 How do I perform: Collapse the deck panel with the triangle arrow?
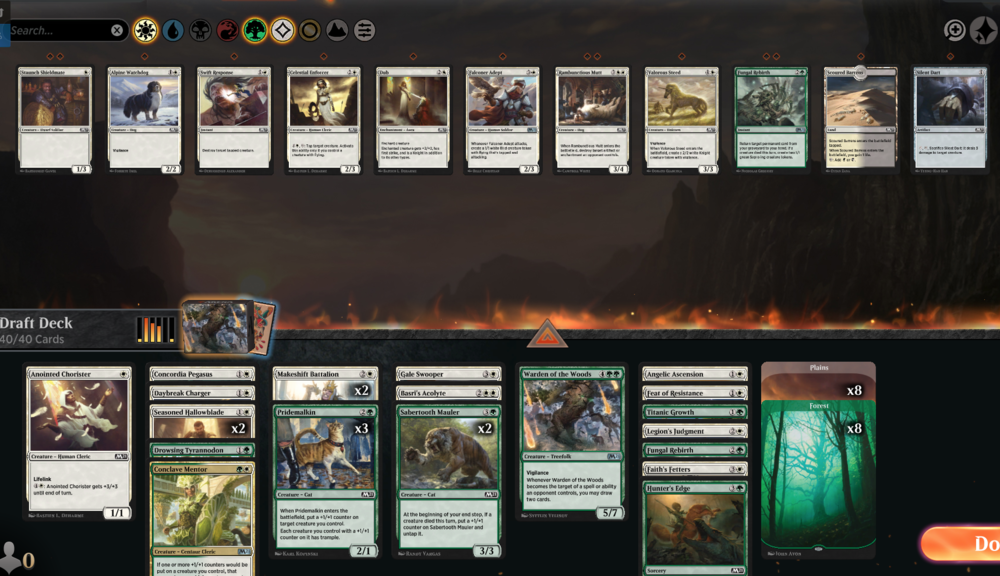[x=546, y=336]
